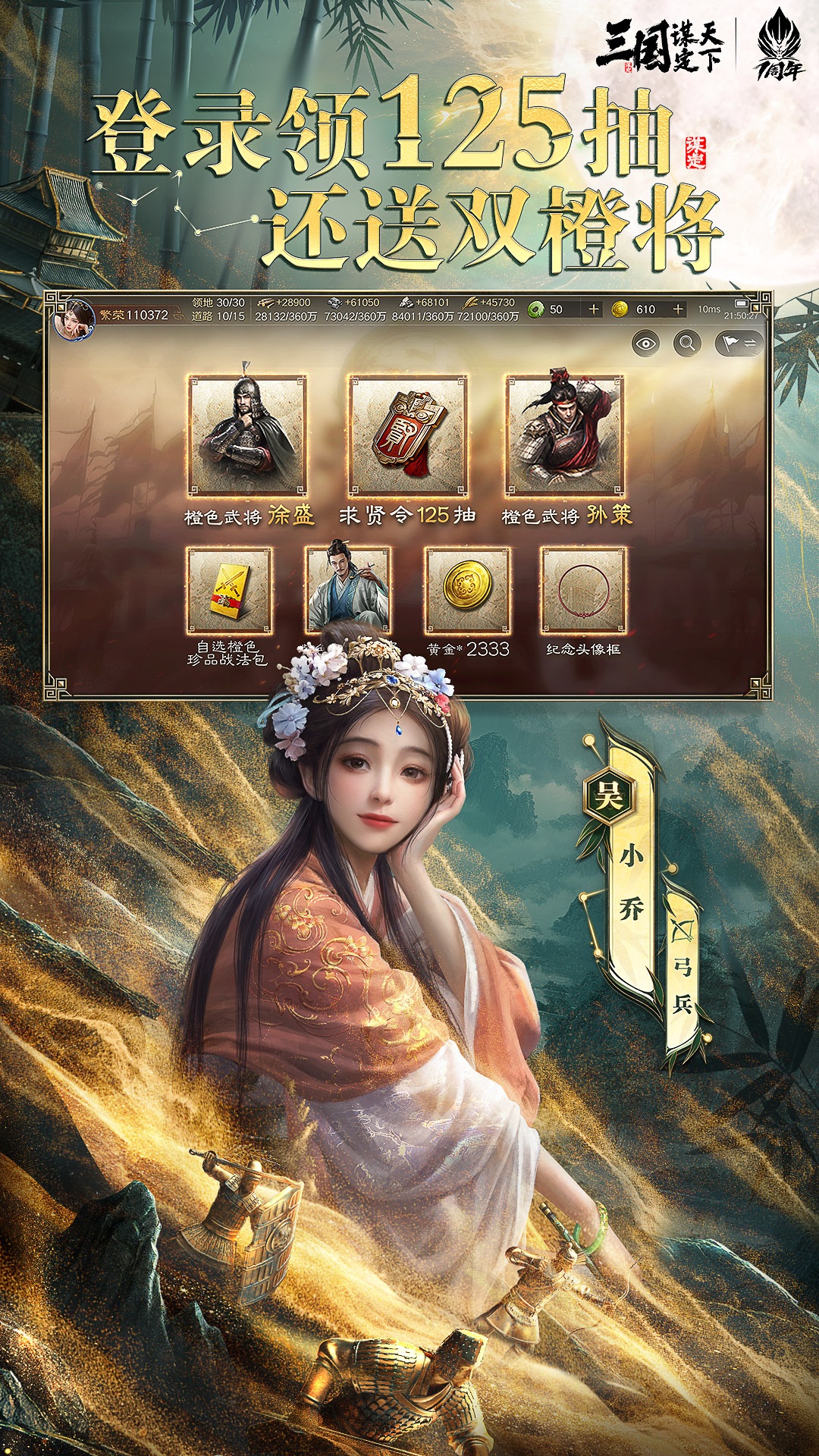Click the flag switch button
819x1456 pixels.
coord(739,344)
